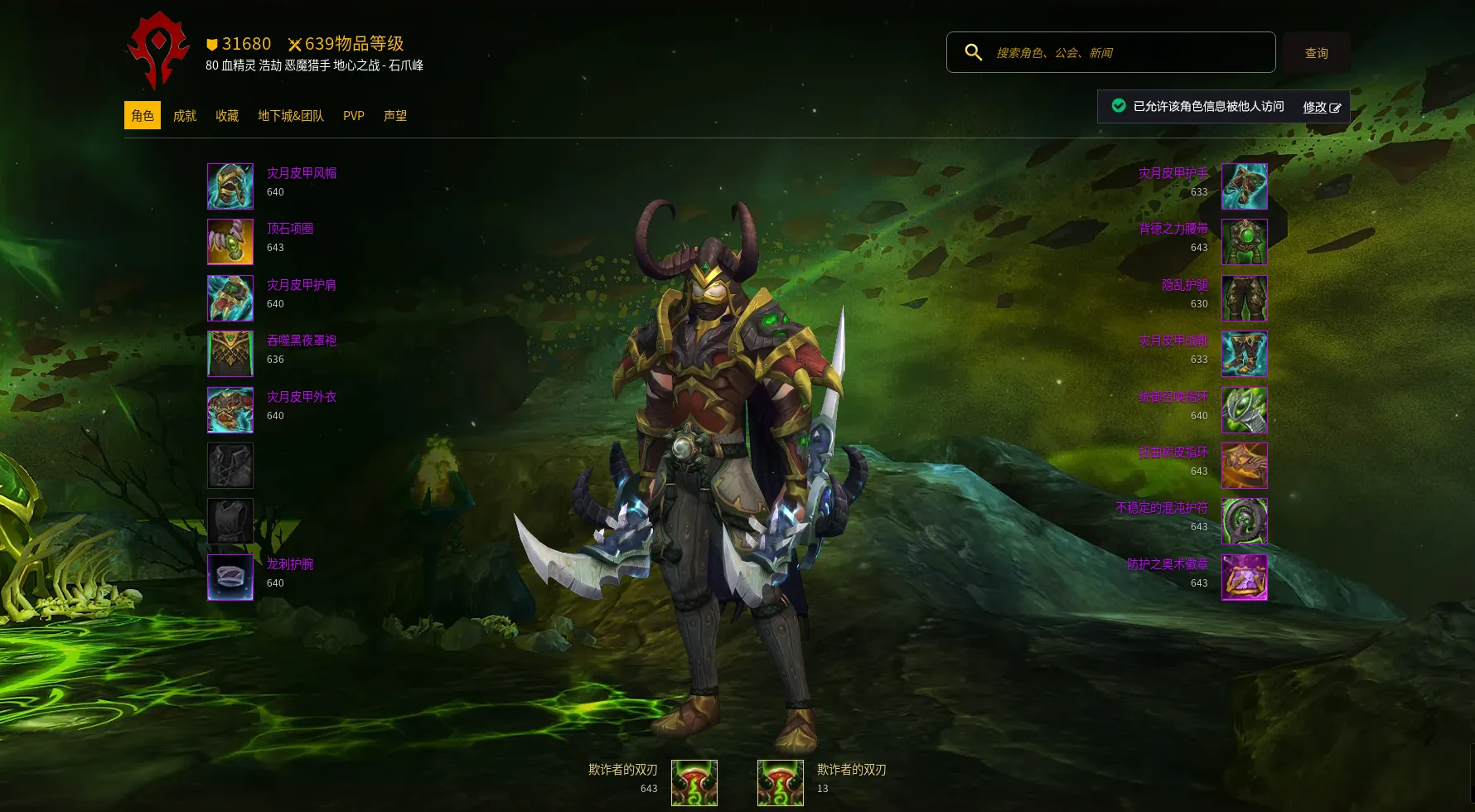Select the 地下城&团队 tab

[291, 116]
